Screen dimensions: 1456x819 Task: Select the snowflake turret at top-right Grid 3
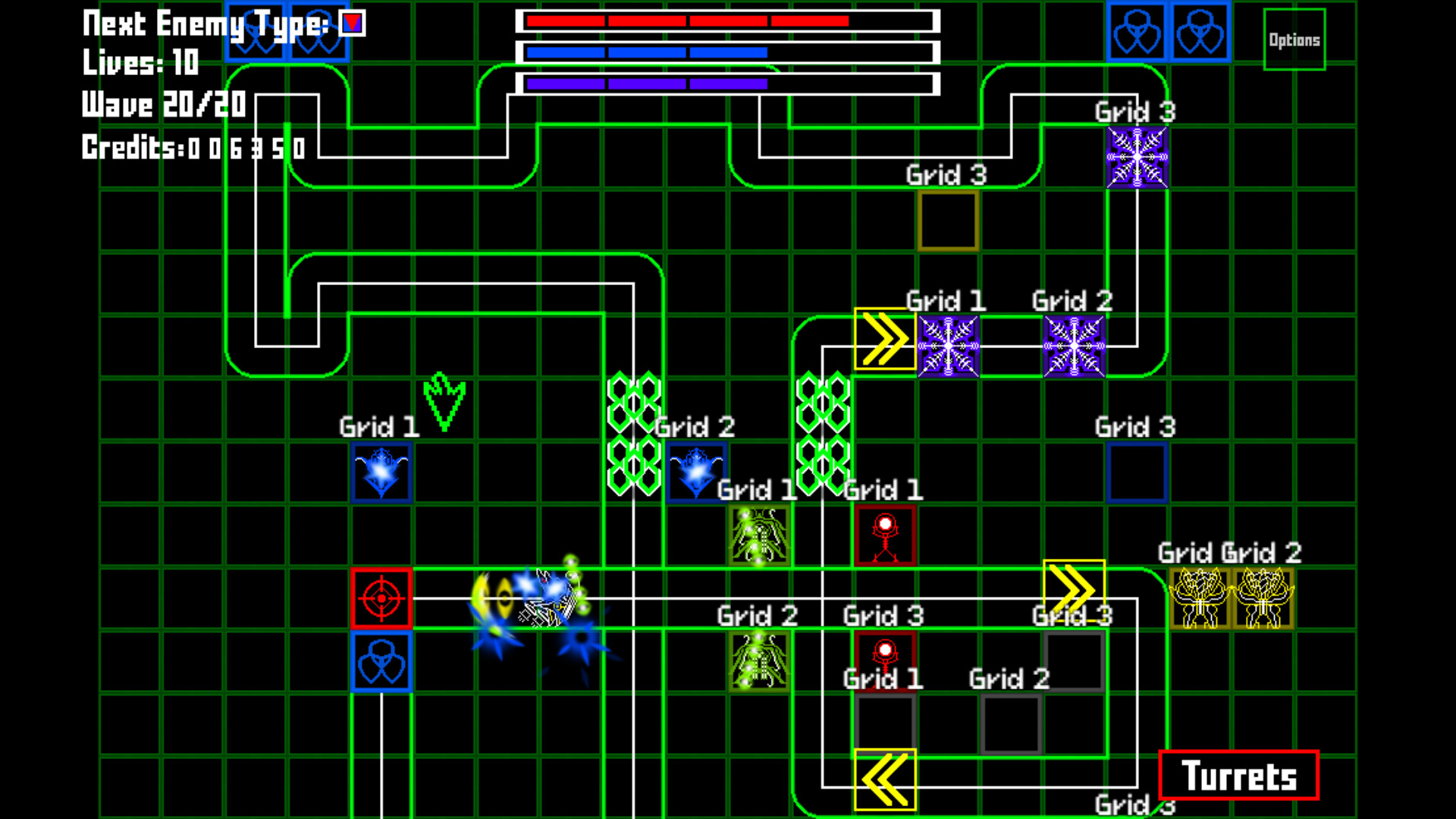[1135, 155]
